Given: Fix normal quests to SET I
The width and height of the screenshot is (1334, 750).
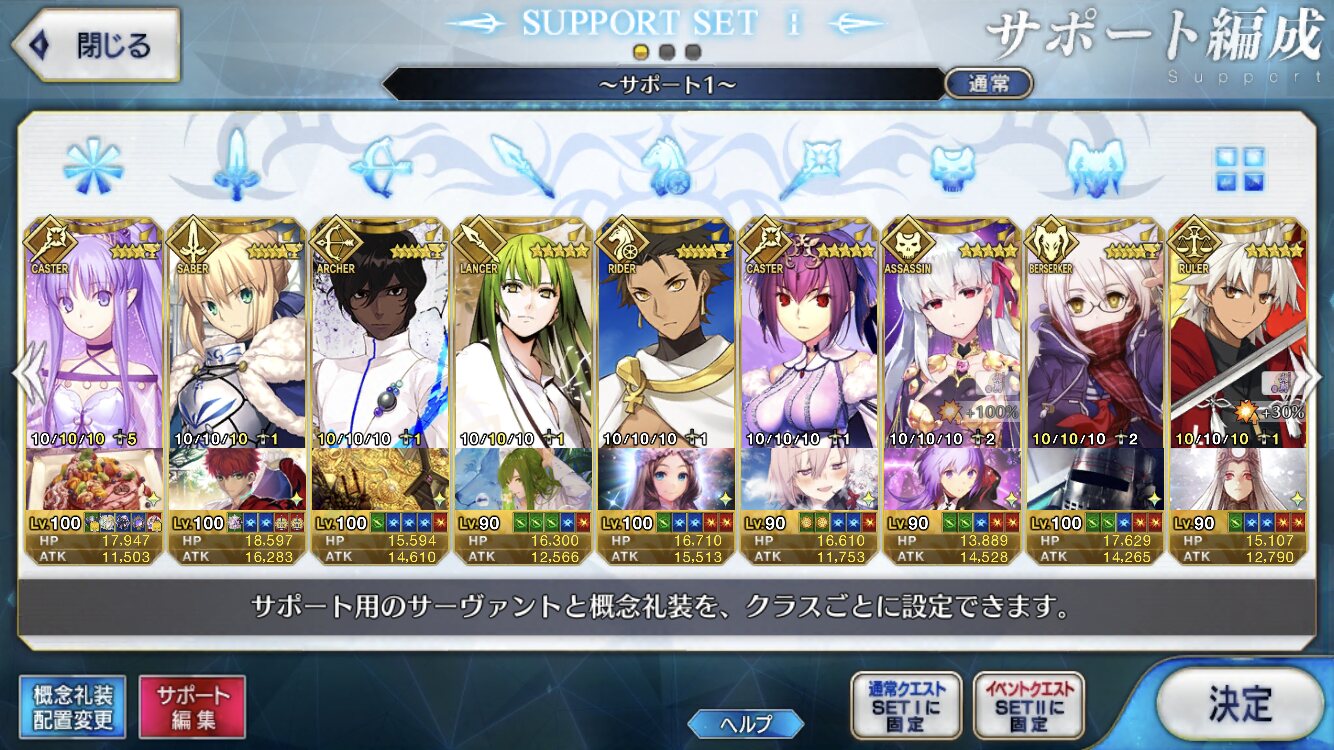Looking at the screenshot, I should [906, 706].
